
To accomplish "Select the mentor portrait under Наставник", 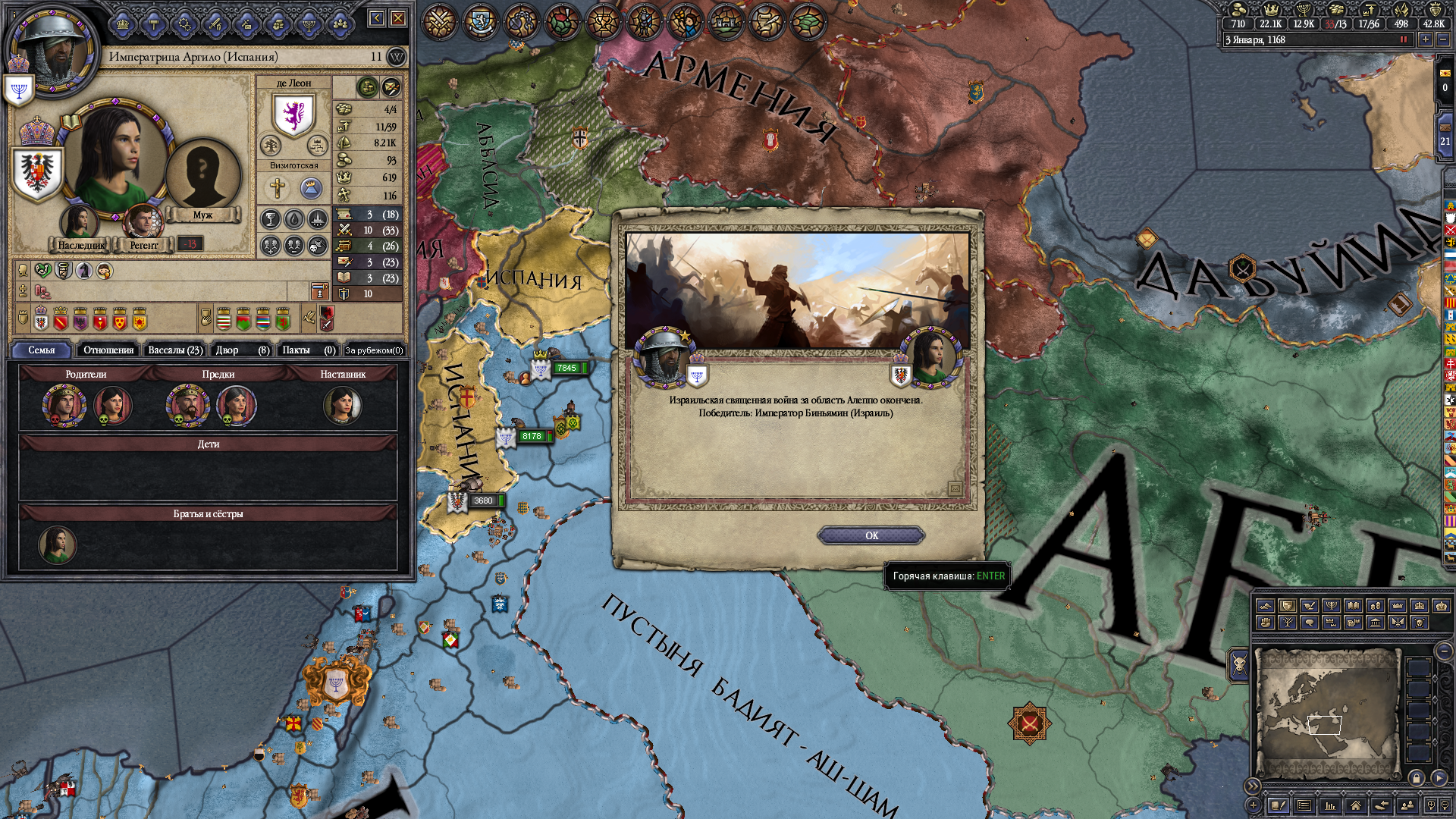I will point(343,405).
